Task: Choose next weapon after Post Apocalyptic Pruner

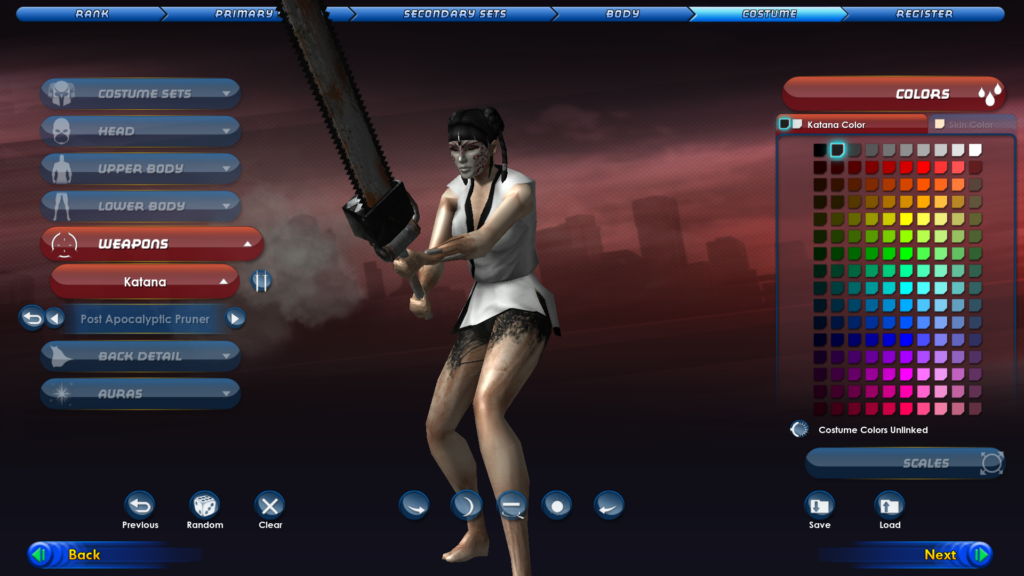Action: coord(236,319)
